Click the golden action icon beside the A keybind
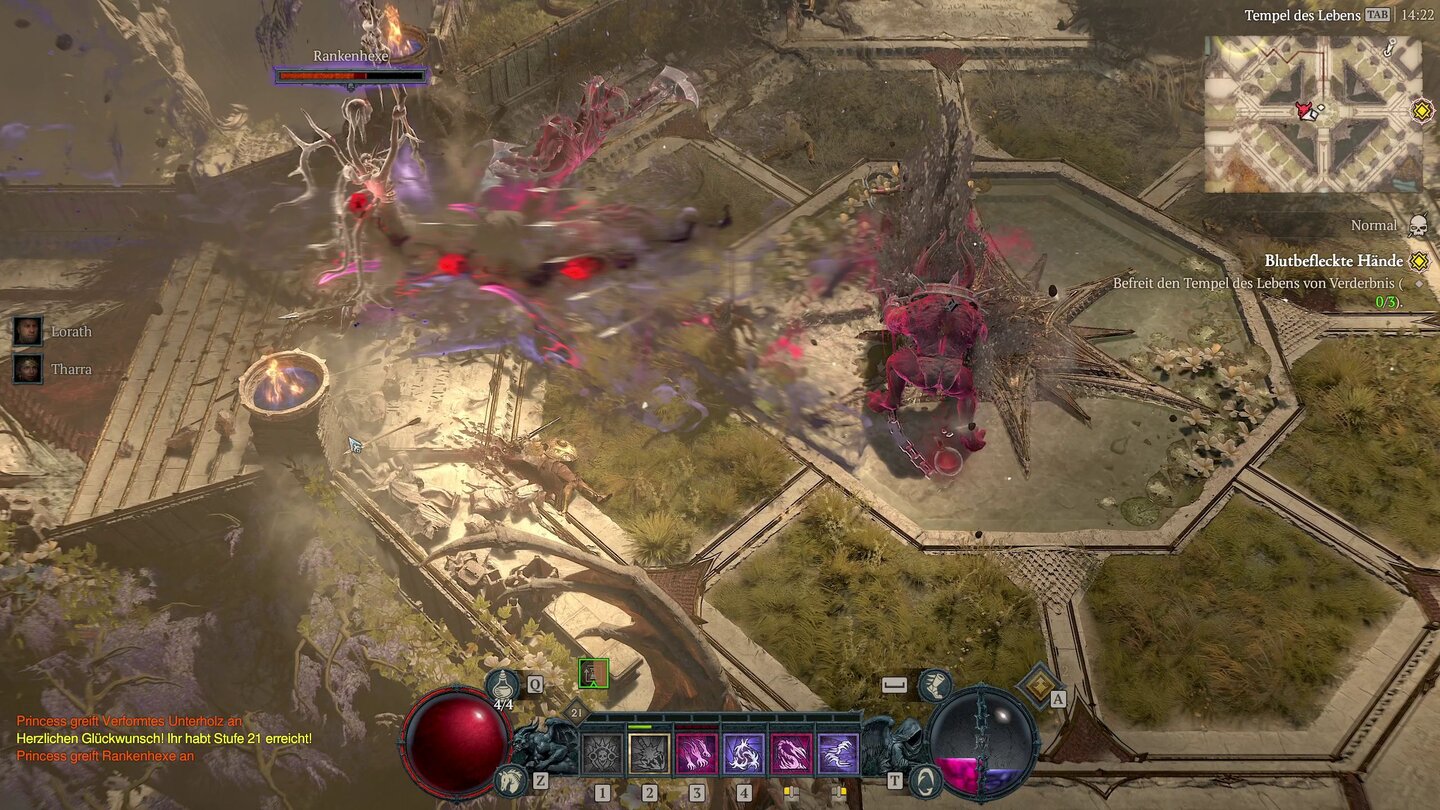Image resolution: width=1440 pixels, height=810 pixels. tap(1039, 686)
